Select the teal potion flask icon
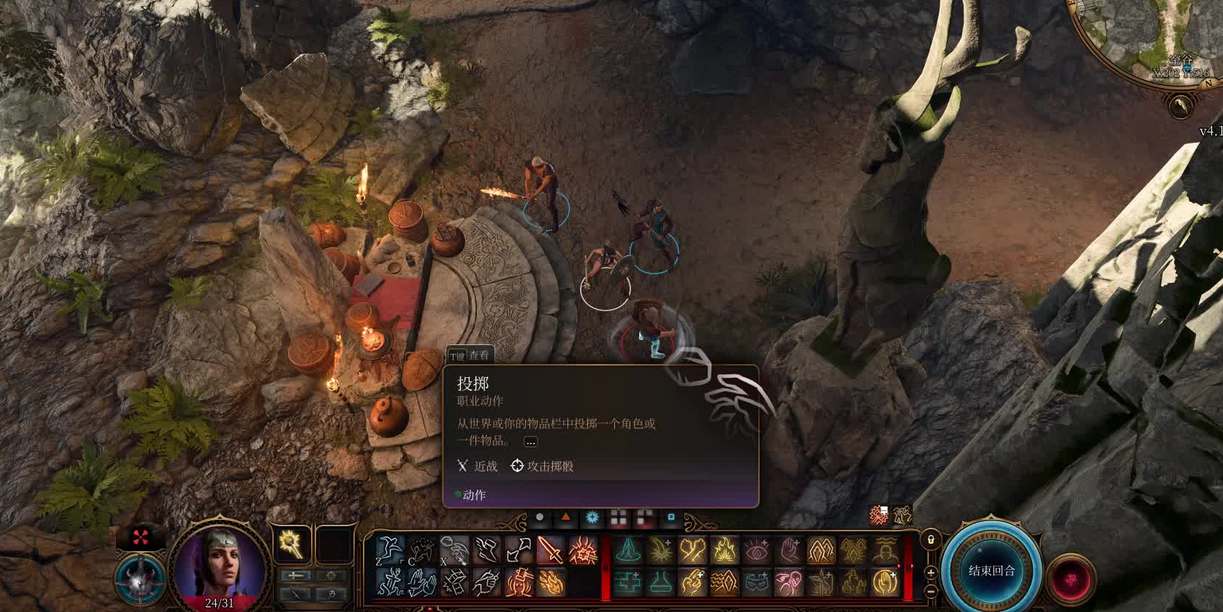The height and width of the screenshot is (612, 1223). [x=660, y=582]
